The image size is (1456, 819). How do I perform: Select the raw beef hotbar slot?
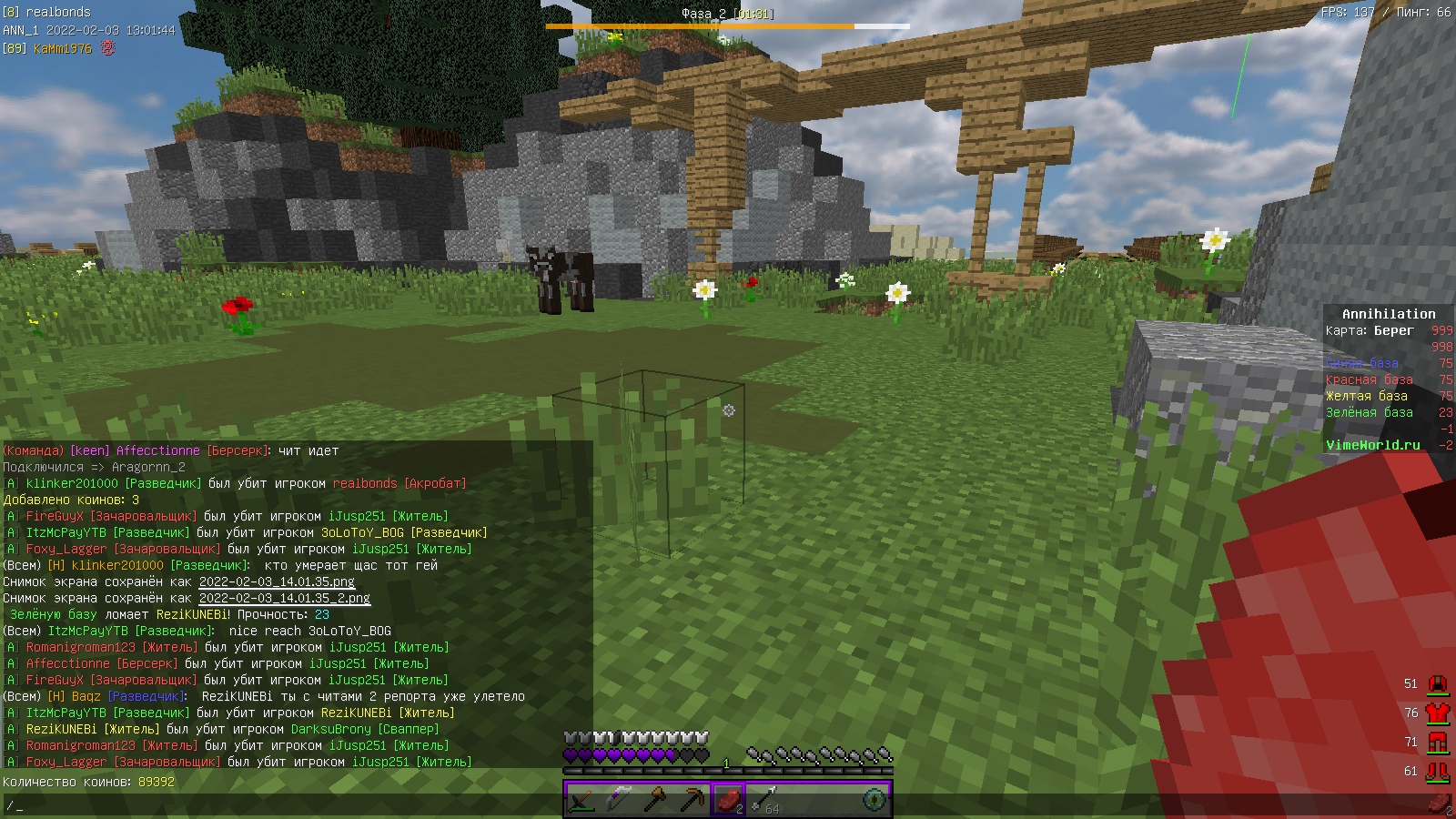click(728, 800)
